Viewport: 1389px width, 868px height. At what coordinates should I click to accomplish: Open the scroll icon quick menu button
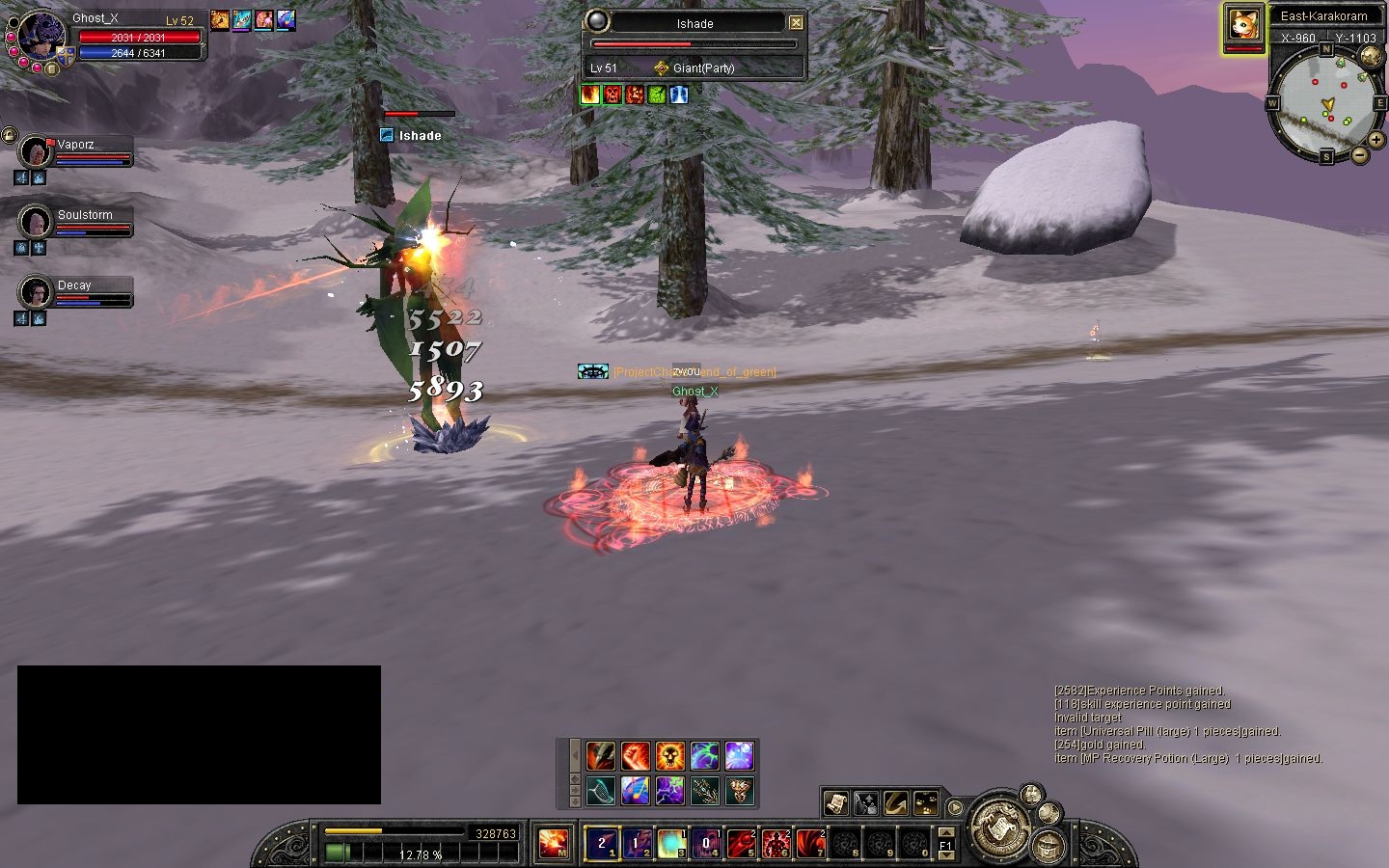(836, 802)
